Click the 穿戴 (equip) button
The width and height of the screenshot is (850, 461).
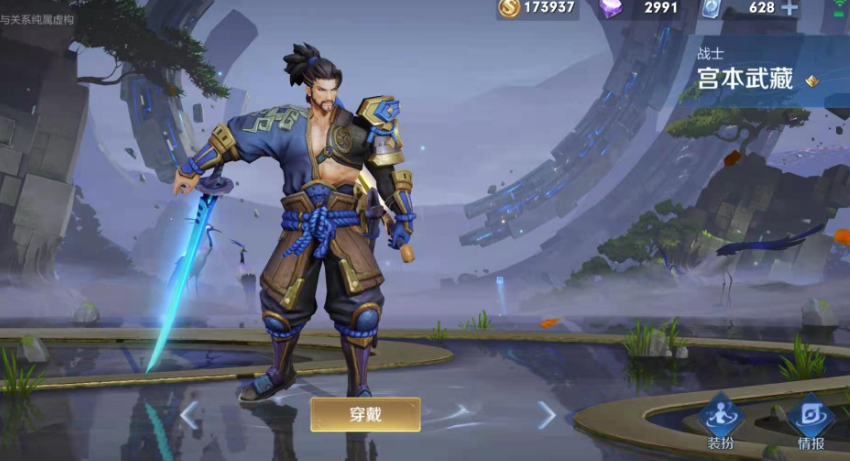[x=365, y=414]
